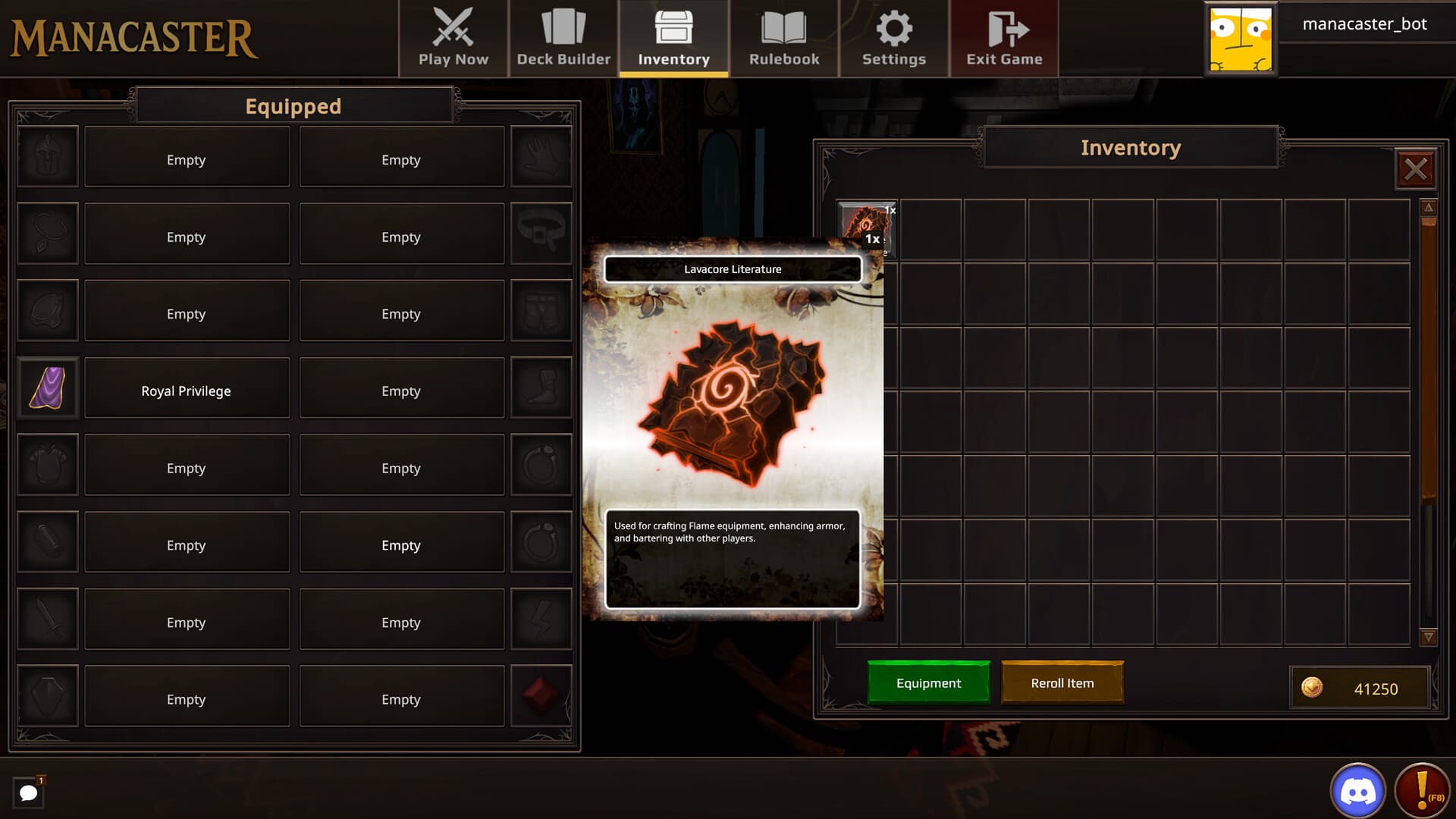This screenshot has width=1456, height=819.
Task: Open the Rulebook
Action: point(784,38)
